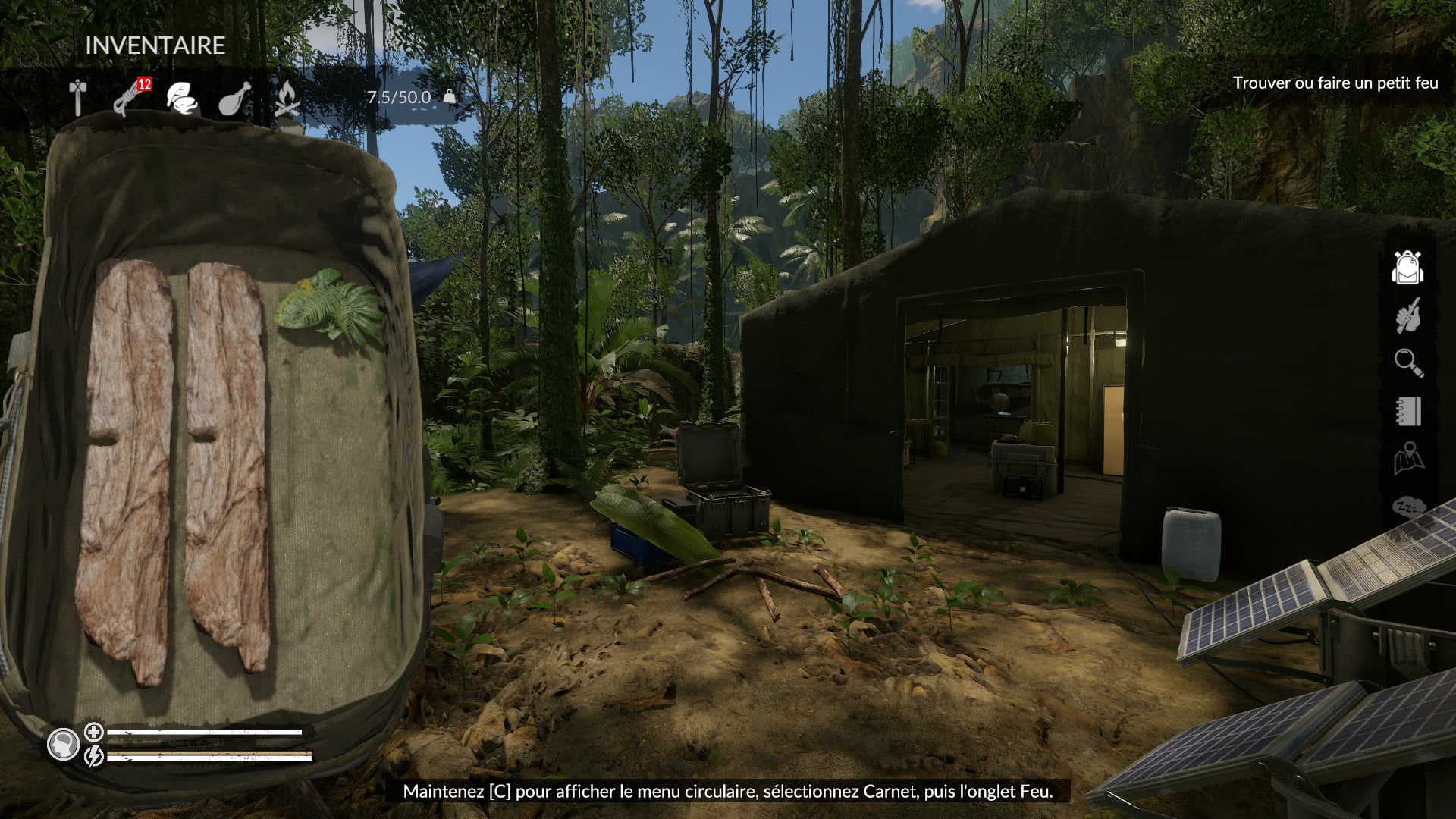This screenshot has height=819, width=1456.
Task: Open crafting via the hand-holding-stick icon
Action: point(1408,315)
